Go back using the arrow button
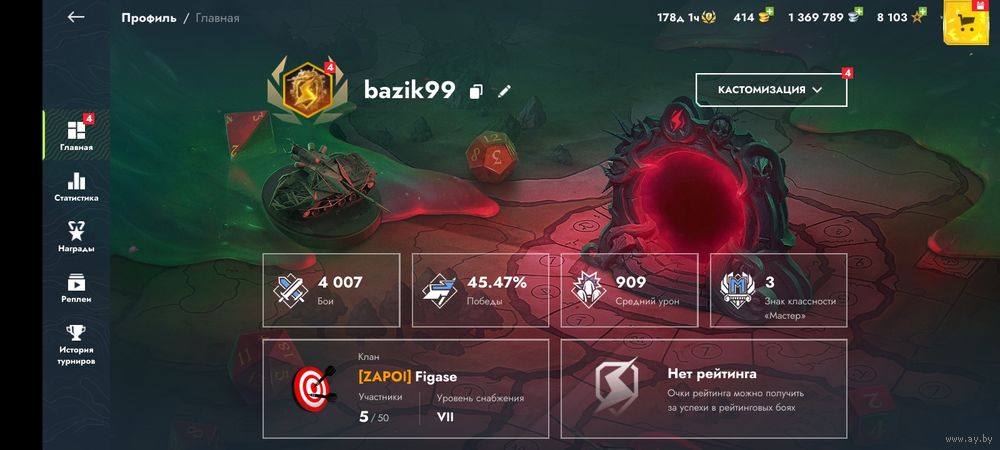This screenshot has height=450, width=1000. [x=75, y=17]
